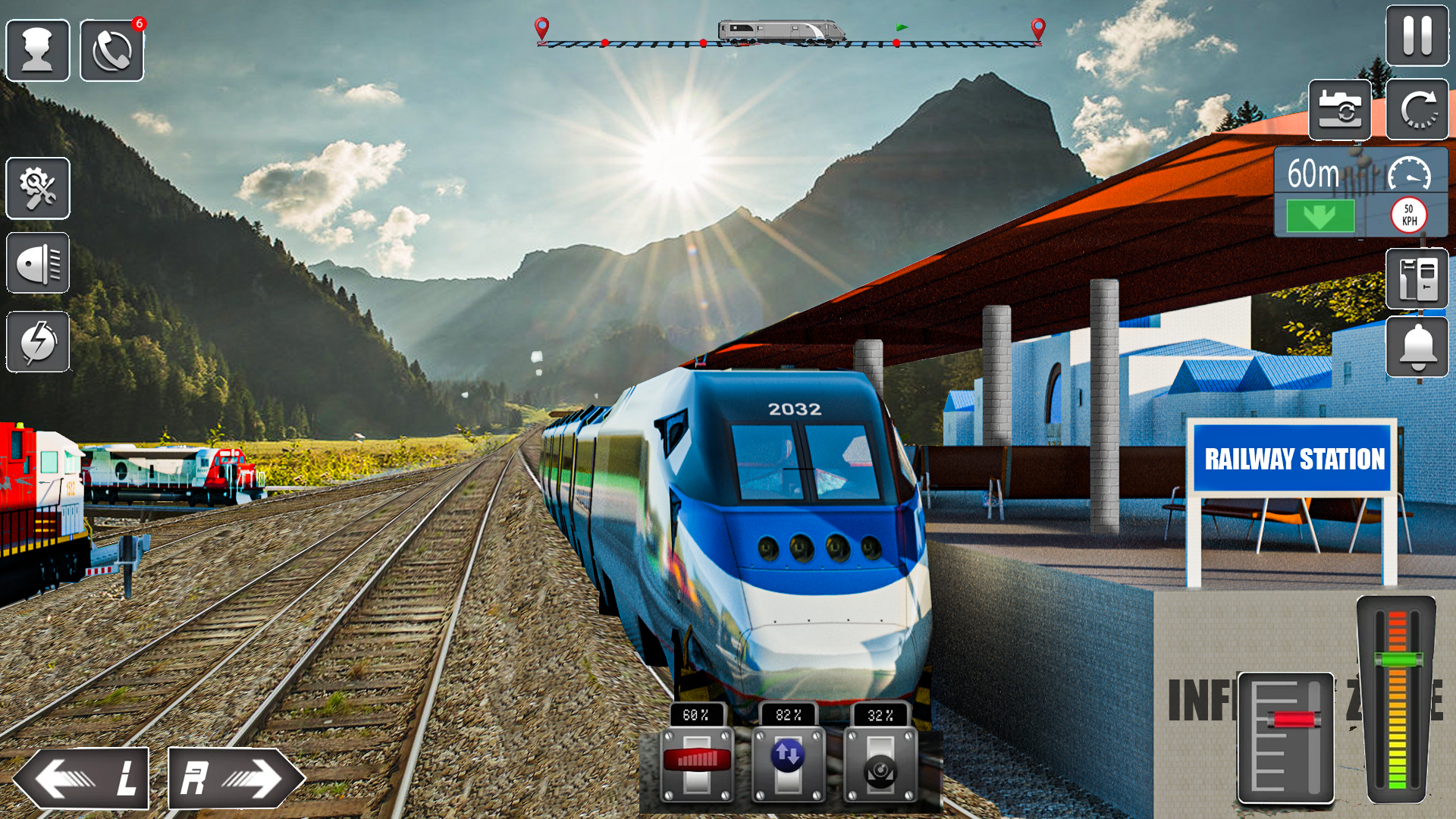Open the settings wrench panel
The width and height of the screenshot is (1456, 819).
coord(37,188)
